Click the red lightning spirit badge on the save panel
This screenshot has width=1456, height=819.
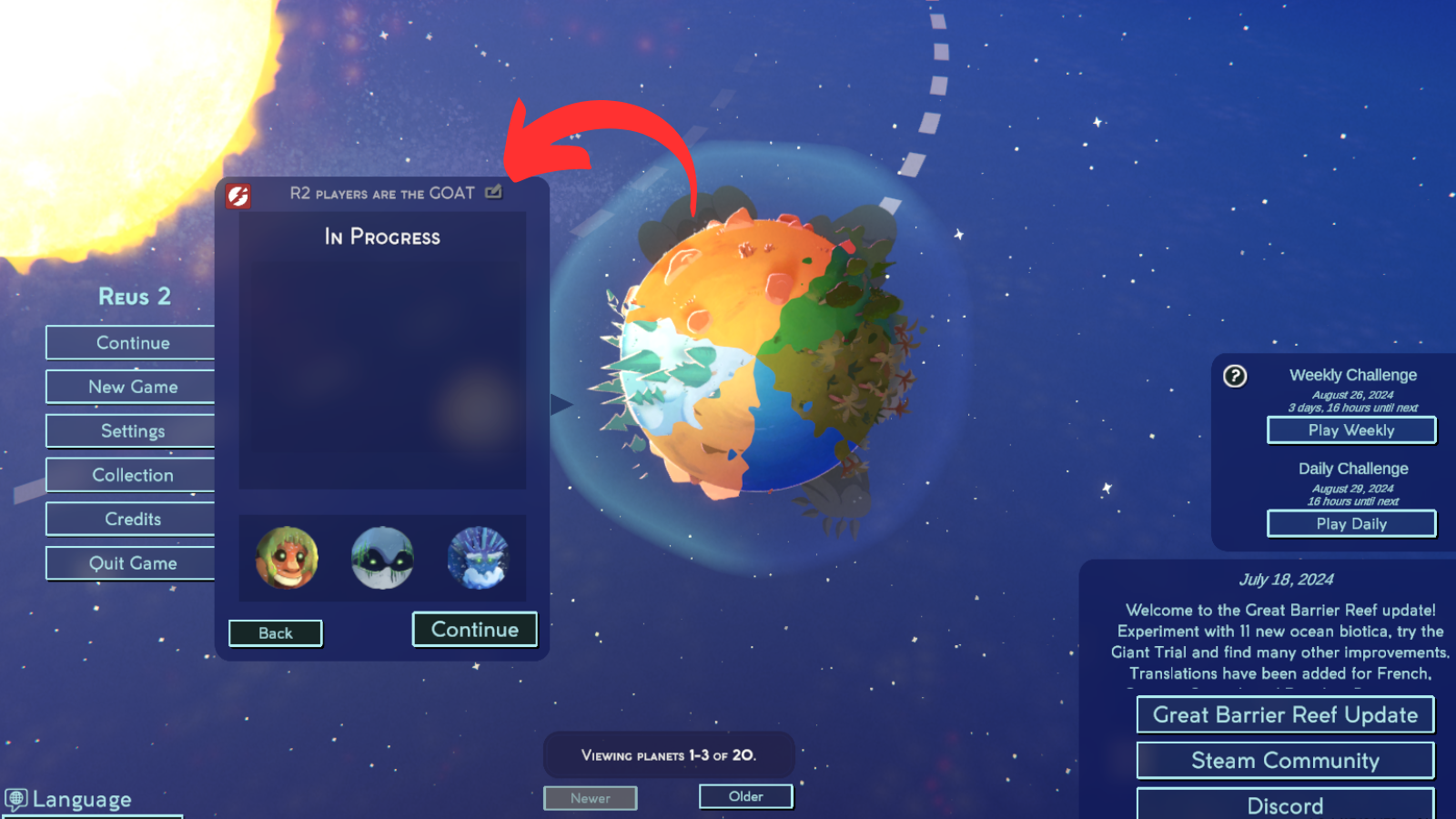[238, 192]
